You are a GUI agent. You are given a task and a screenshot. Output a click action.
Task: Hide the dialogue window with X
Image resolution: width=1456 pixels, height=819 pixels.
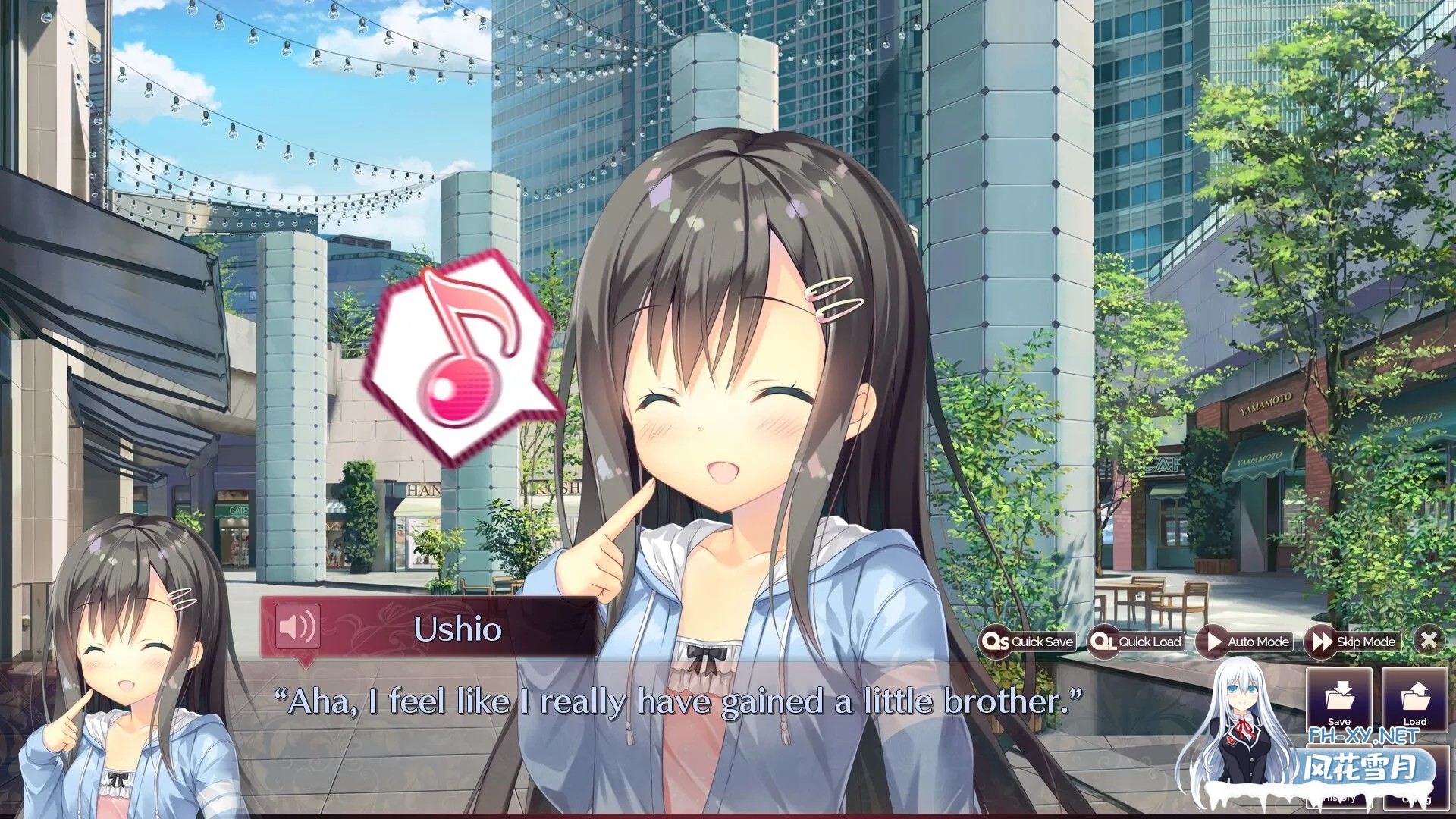(1429, 640)
